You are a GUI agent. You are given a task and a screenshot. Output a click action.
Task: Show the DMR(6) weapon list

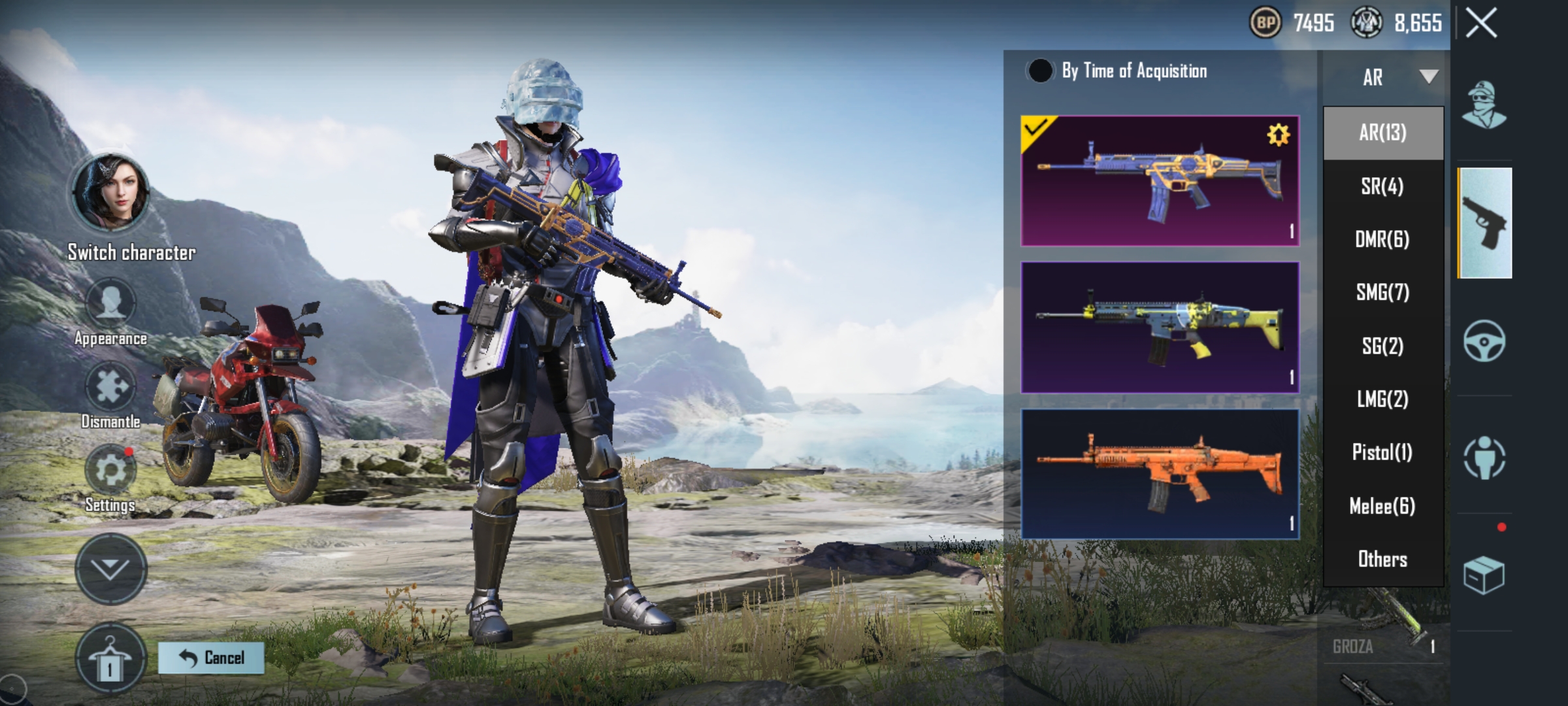coord(1382,239)
